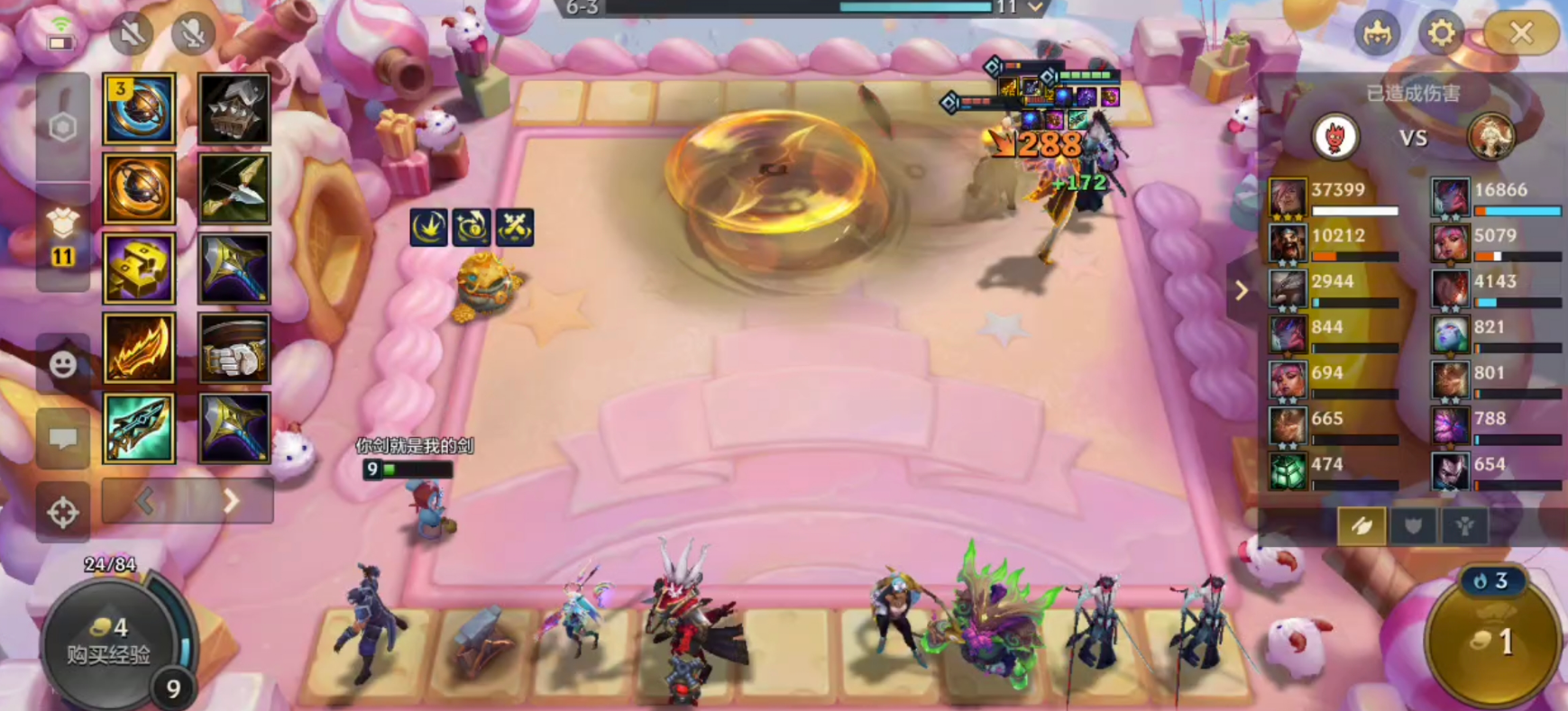The width and height of the screenshot is (1568, 711).
Task: Go to the previous item page
Action: 145,500
